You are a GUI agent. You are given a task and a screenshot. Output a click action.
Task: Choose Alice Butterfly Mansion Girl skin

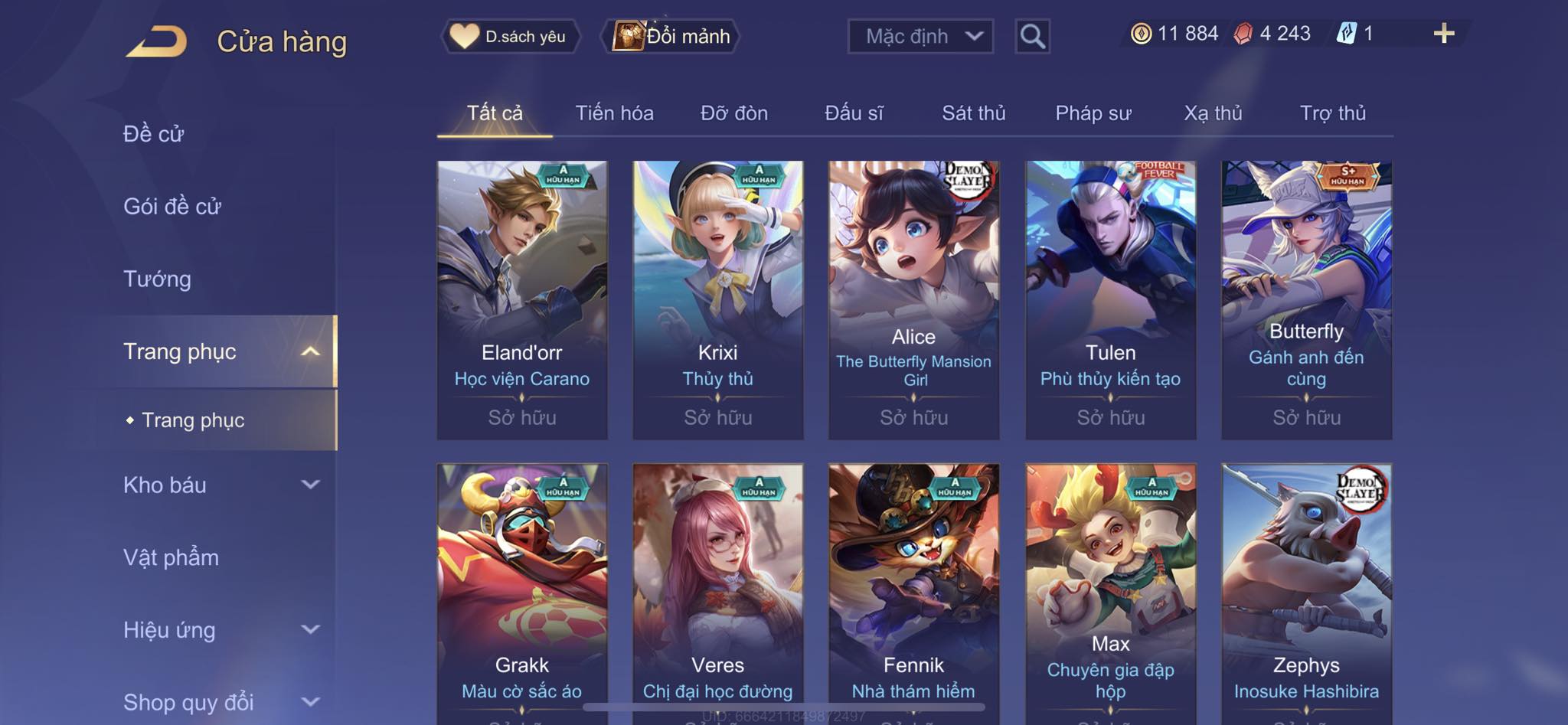tap(913, 299)
